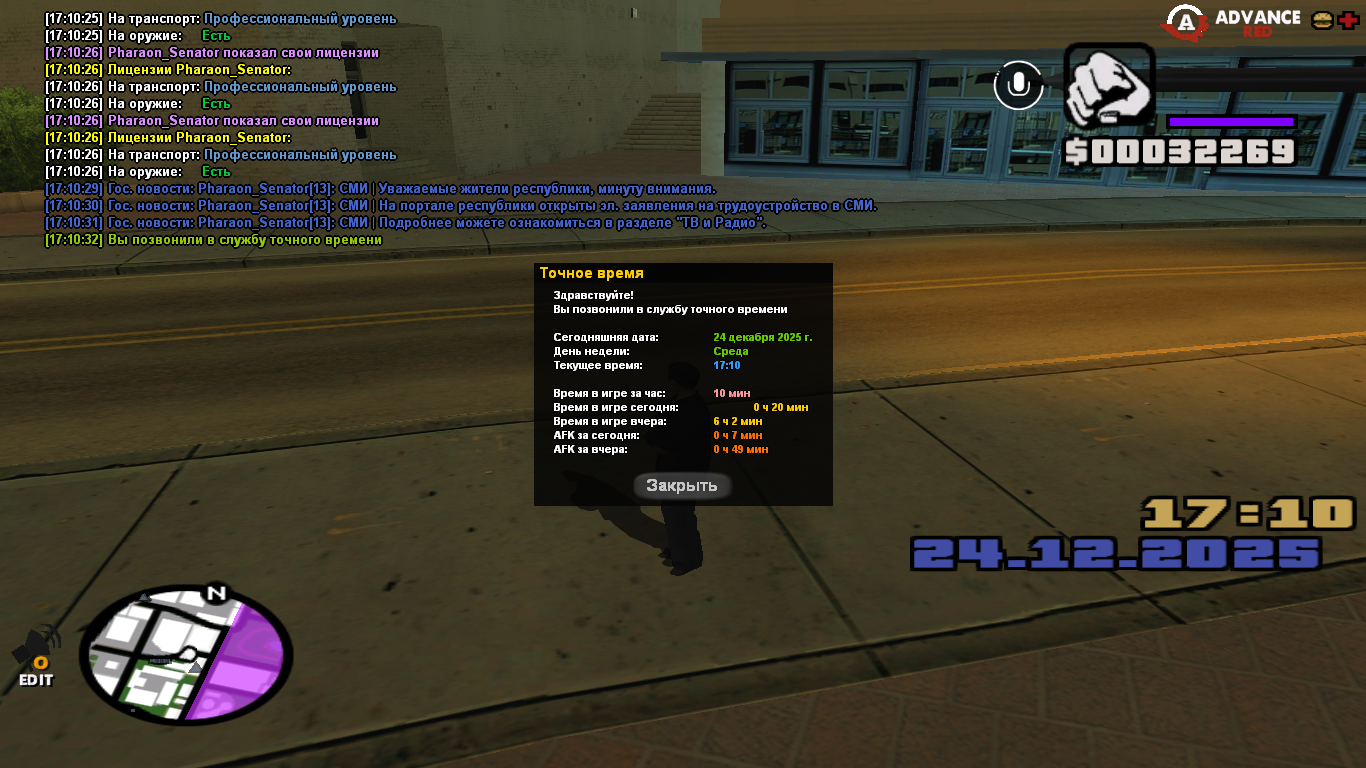Select the burger hunger icon
The height and width of the screenshot is (768, 1366).
(1322, 20)
